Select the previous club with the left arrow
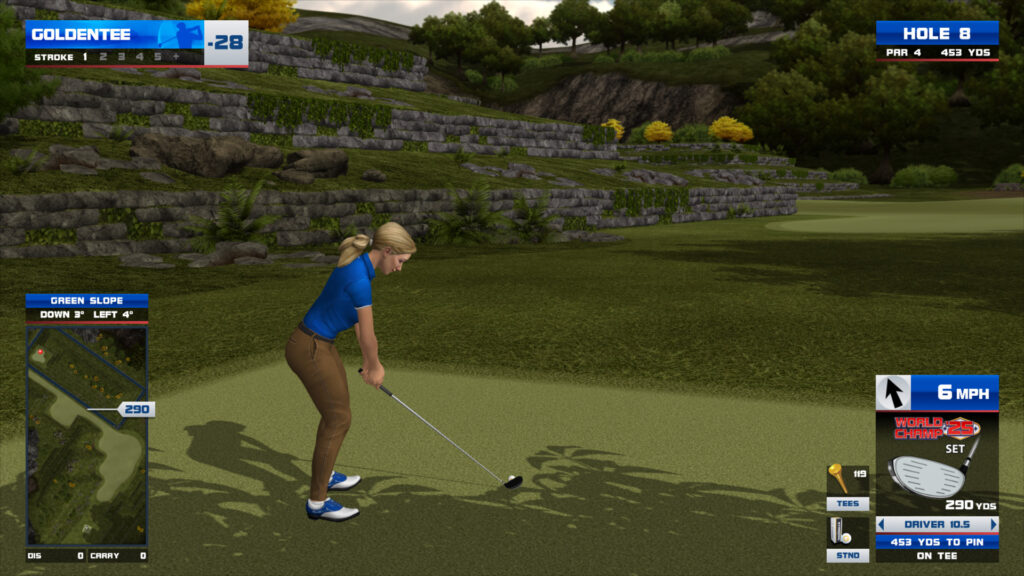Screen dimensions: 1024x576 tap(881, 524)
